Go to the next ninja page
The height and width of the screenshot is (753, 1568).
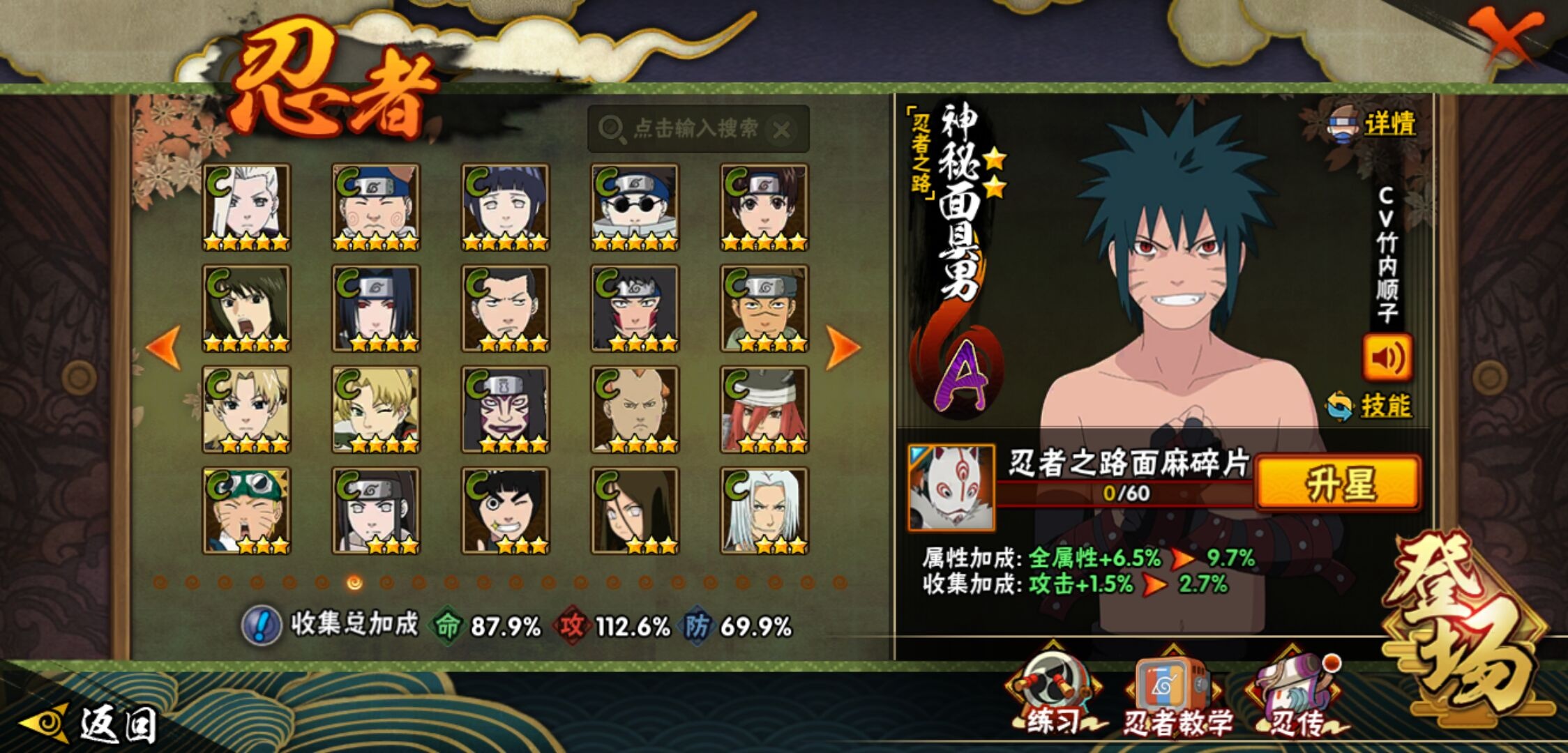[843, 347]
